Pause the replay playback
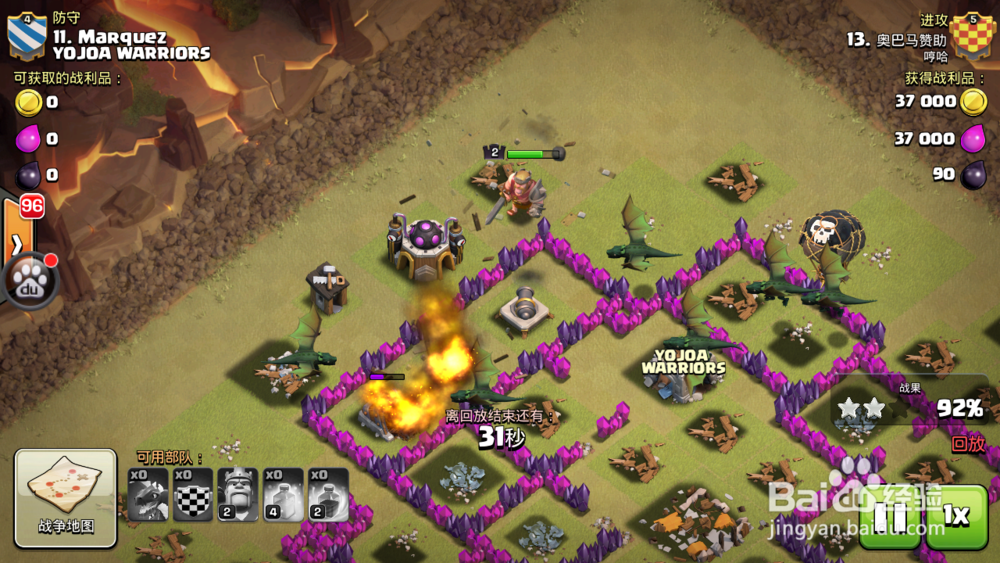The image size is (1000, 563). tap(889, 516)
